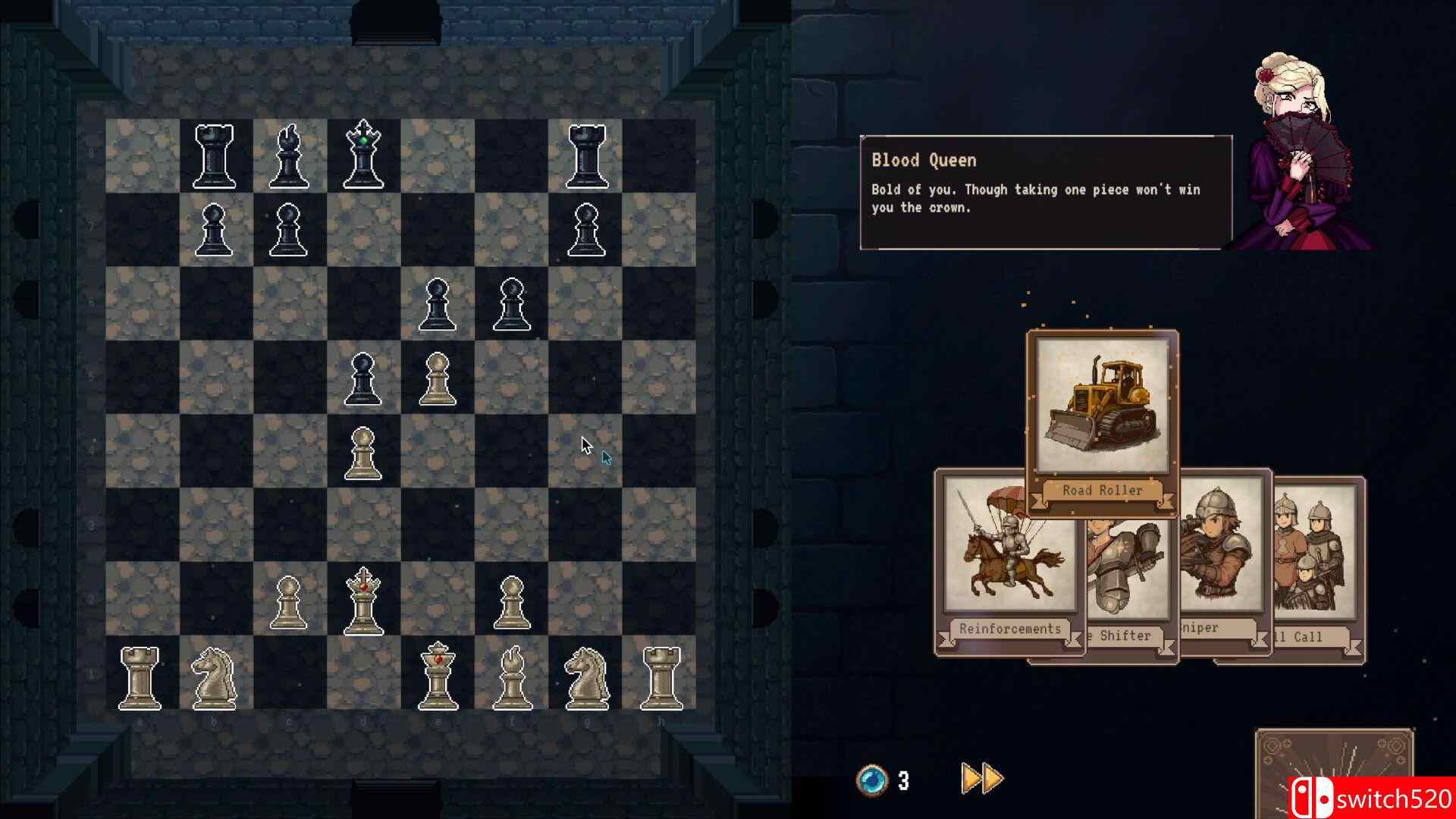Target the black rook on g8
Screen dimensions: 1456x819
586,157
